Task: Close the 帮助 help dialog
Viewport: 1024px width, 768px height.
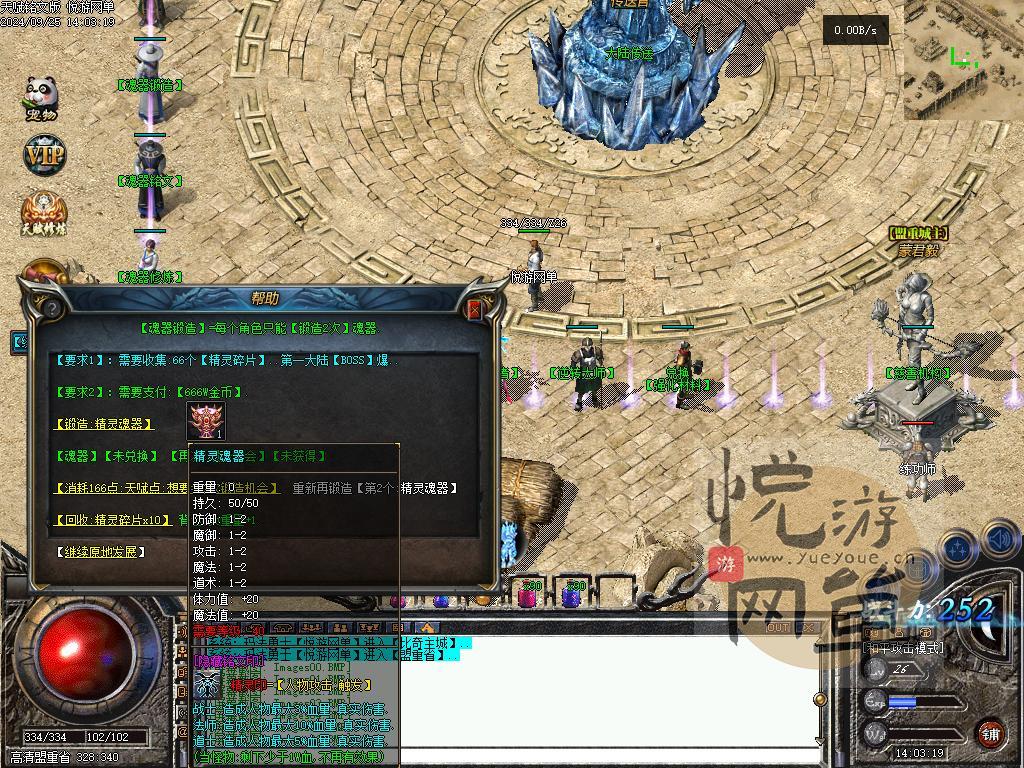Action: [x=475, y=310]
